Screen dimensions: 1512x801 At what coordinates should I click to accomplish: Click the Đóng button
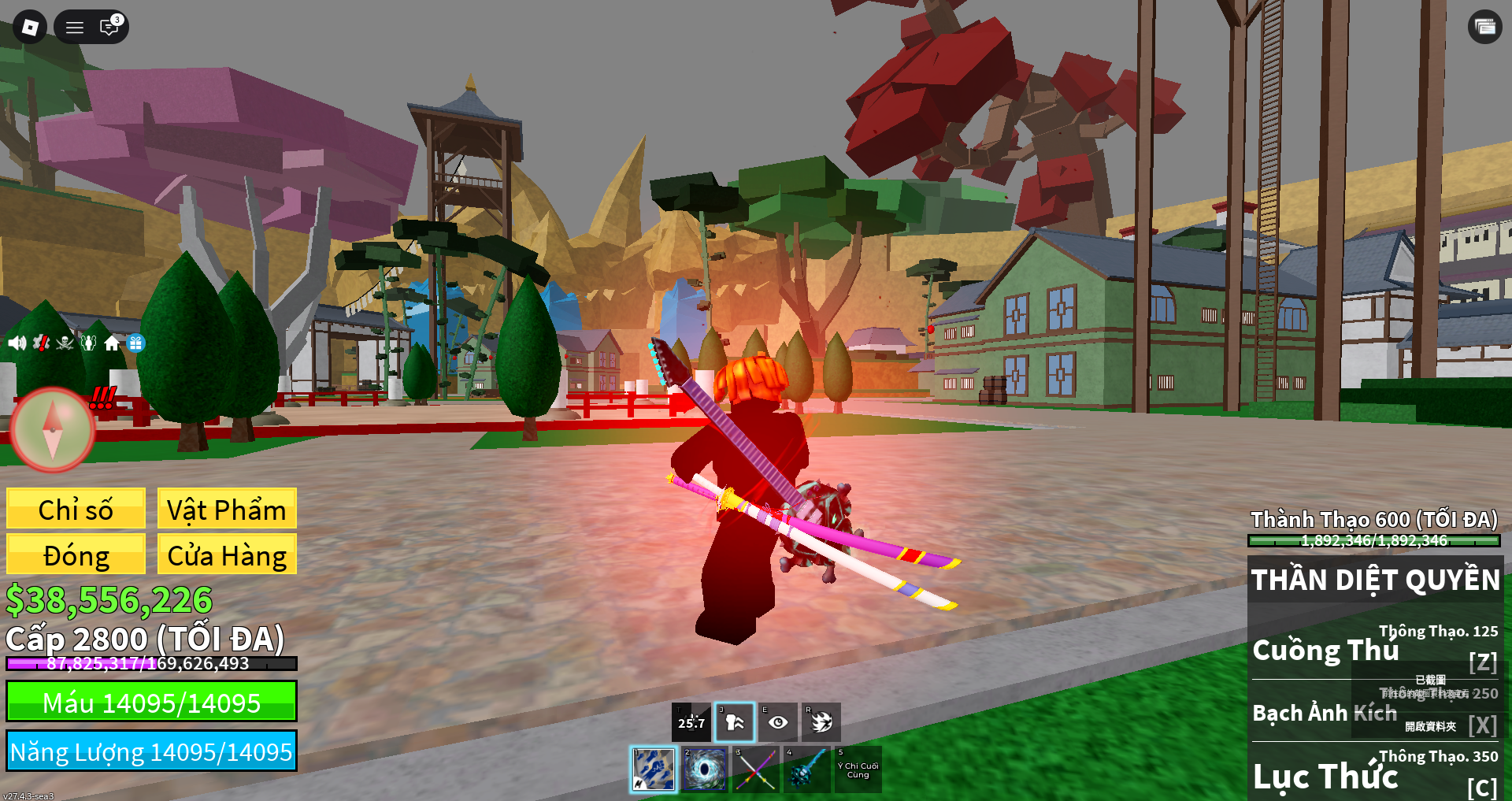pyautogui.click(x=76, y=554)
